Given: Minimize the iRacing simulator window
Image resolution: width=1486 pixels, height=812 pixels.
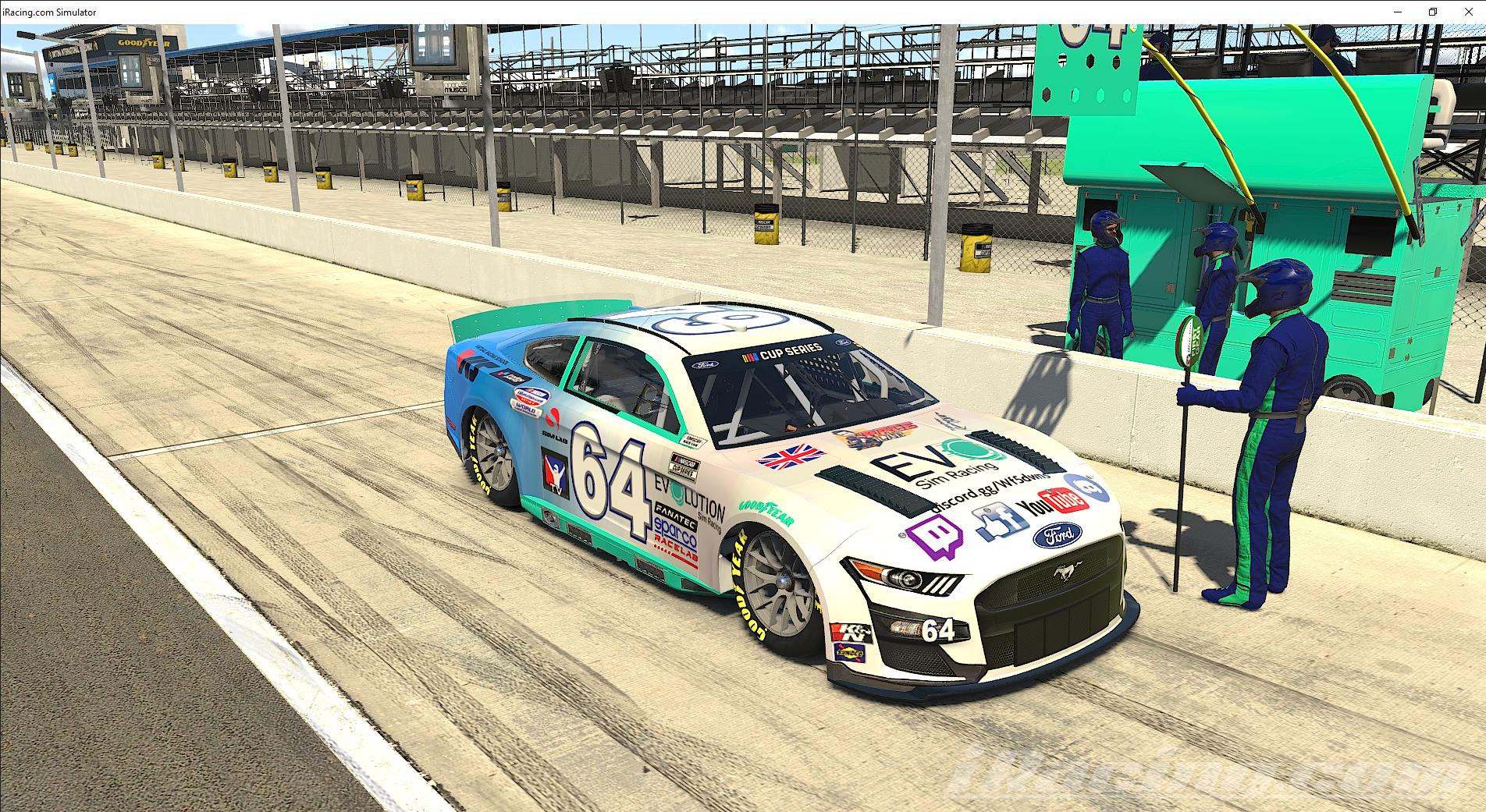Looking at the screenshot, I should tap(1397, 12).
